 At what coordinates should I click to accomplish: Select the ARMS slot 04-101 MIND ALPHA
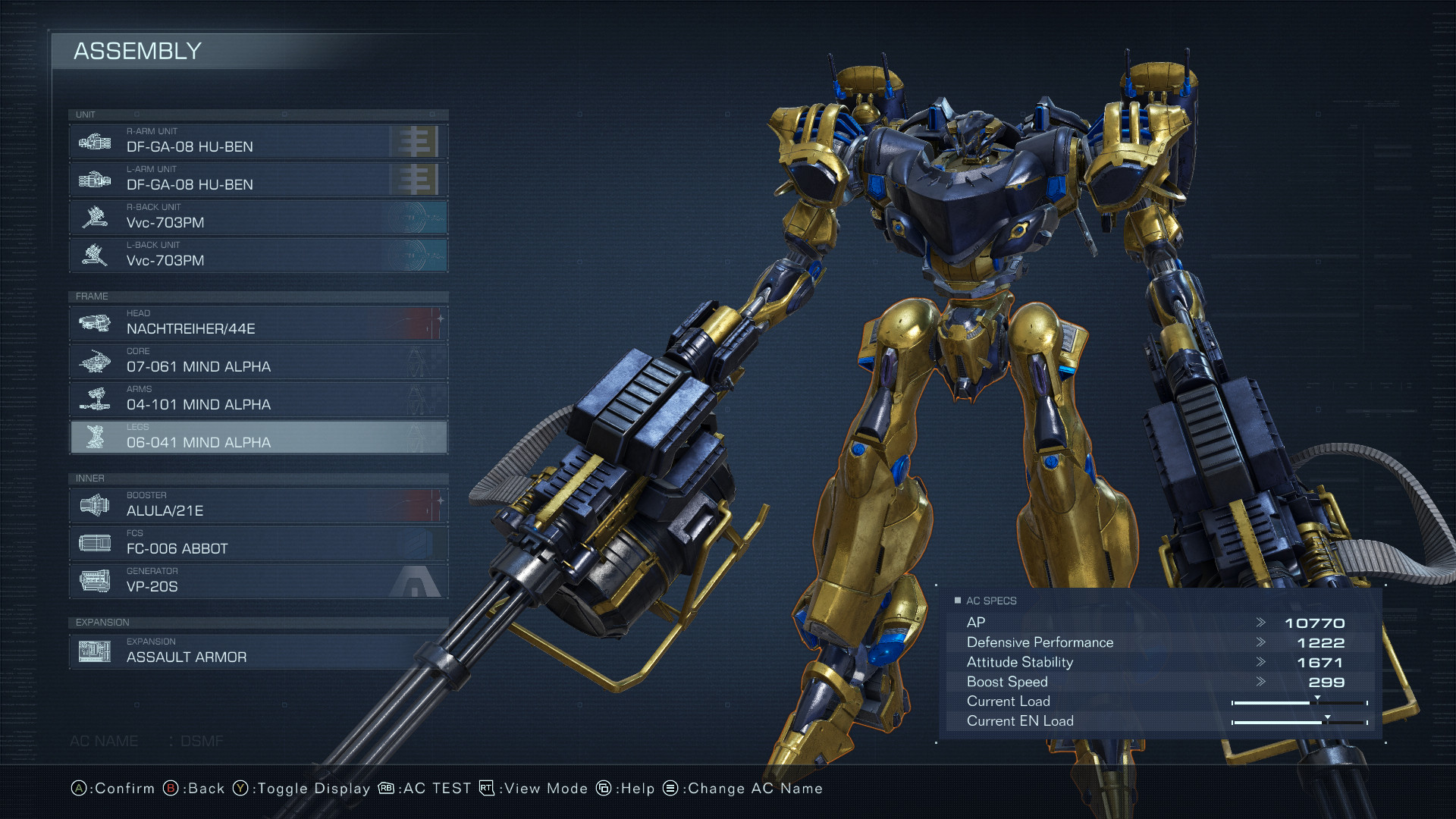pyautogui.click(x=258, y=400)
